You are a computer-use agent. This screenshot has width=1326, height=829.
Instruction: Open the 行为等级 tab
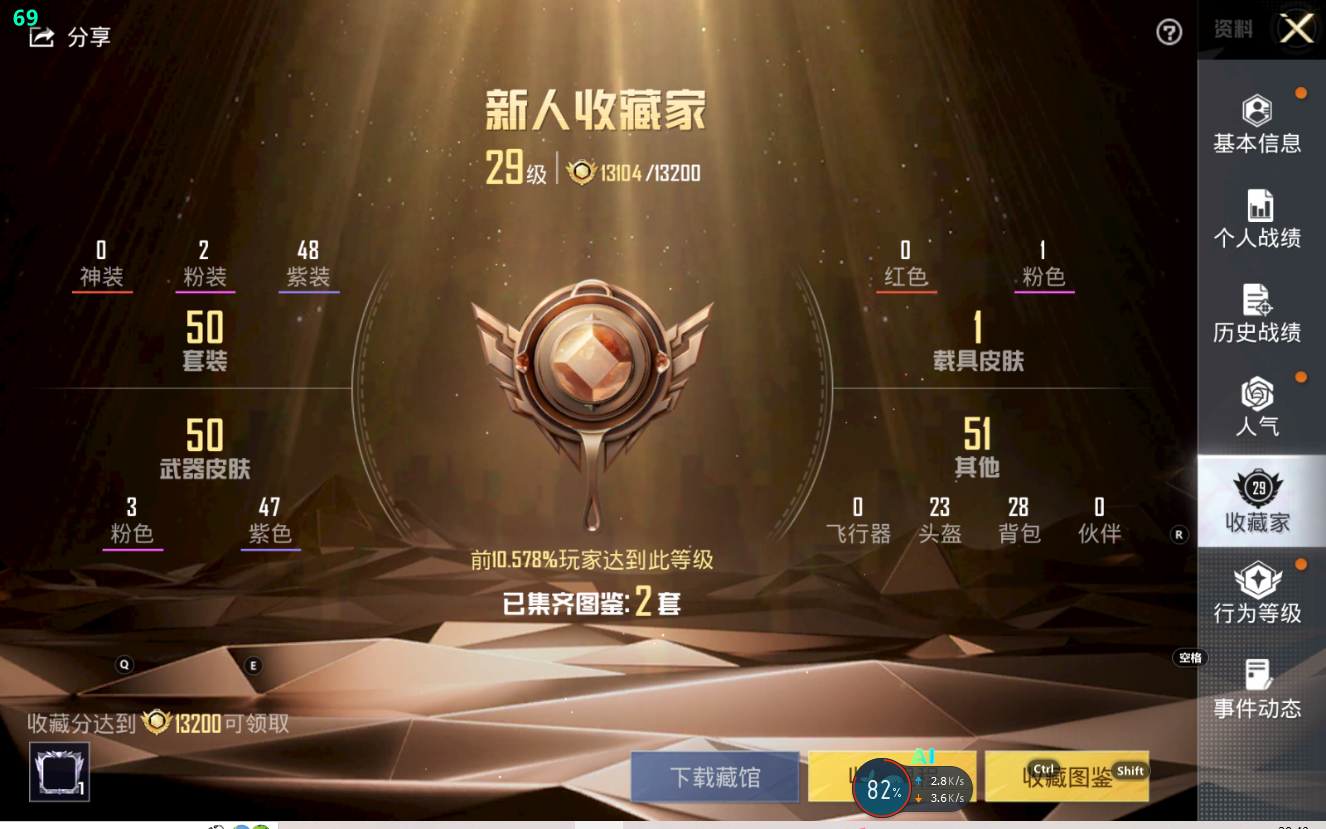[x=1257, y=595]
